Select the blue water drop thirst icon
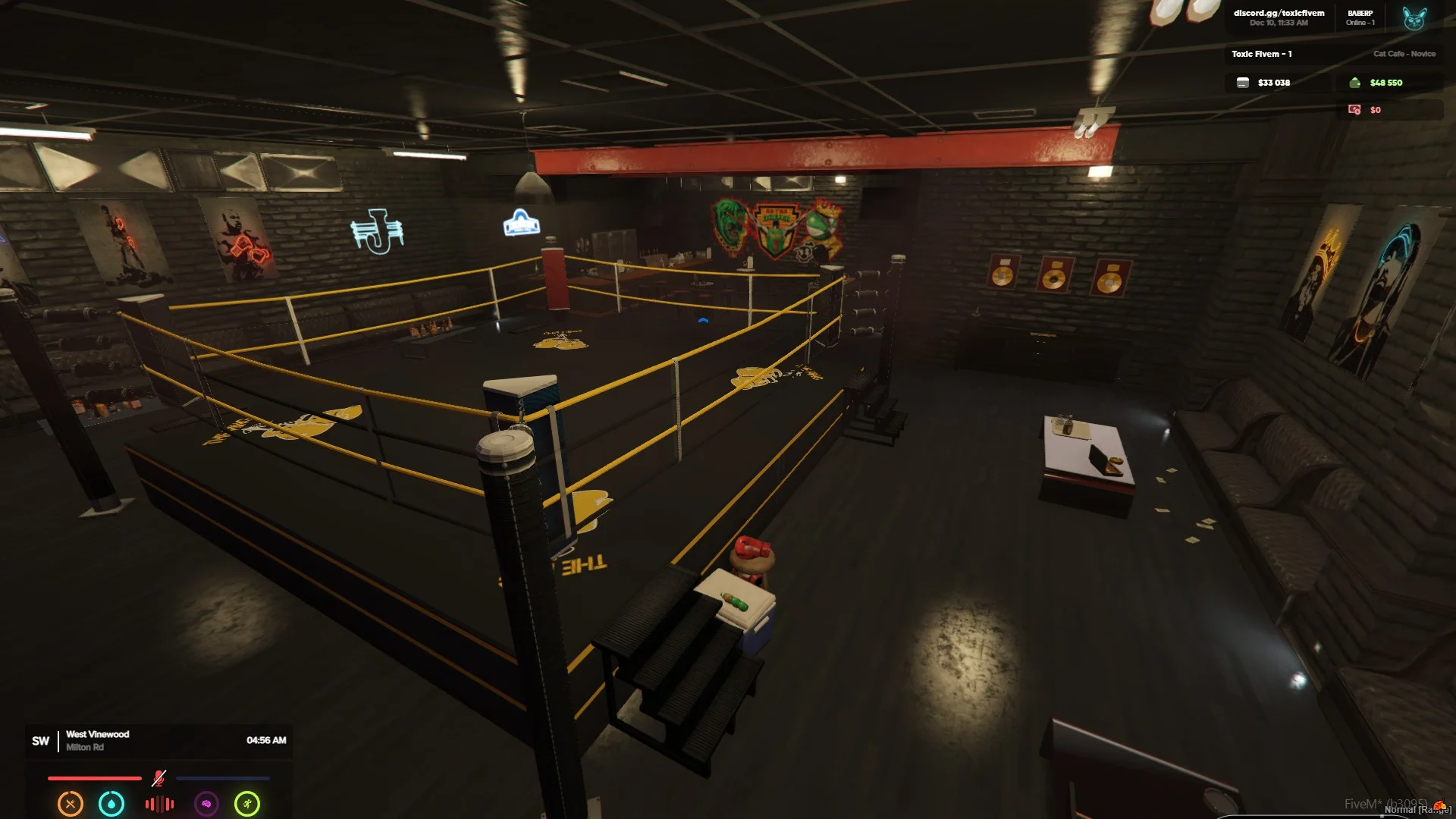Viewport: 1456px width, 819px height. coord(111,804)
